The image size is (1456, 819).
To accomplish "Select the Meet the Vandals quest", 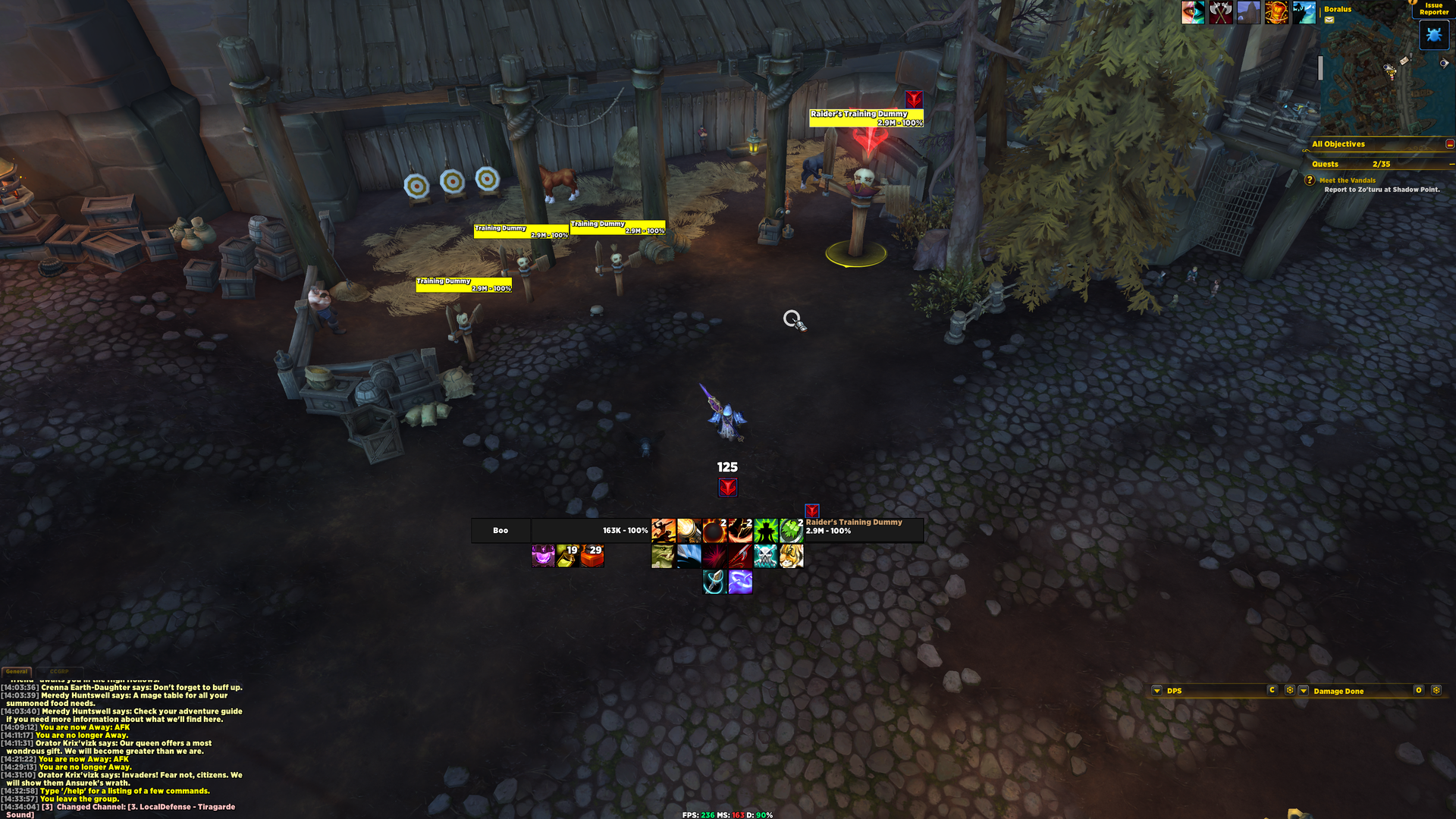I will pos(1347,180).
